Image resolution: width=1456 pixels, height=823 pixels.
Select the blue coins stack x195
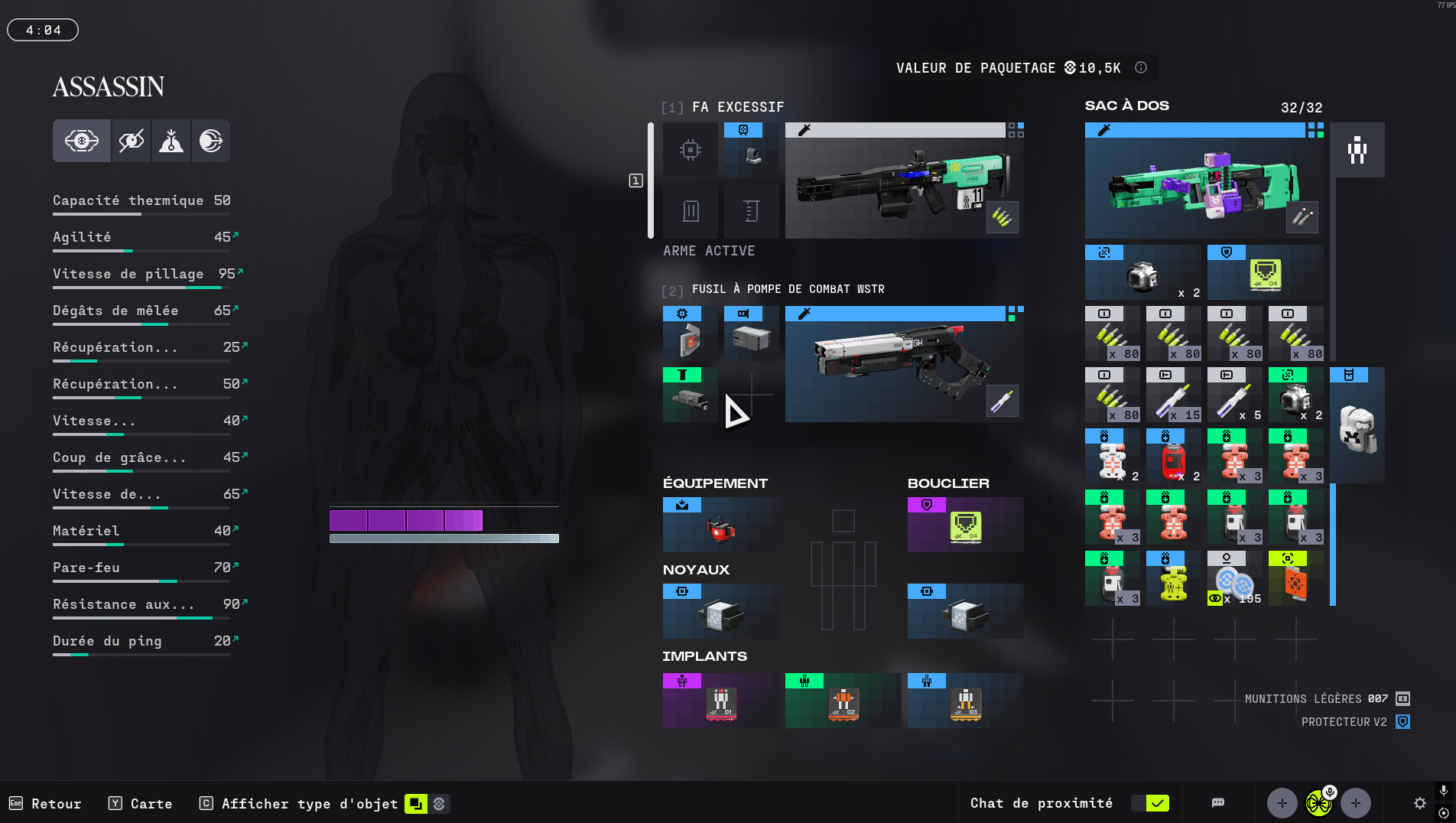[1234, 579]
